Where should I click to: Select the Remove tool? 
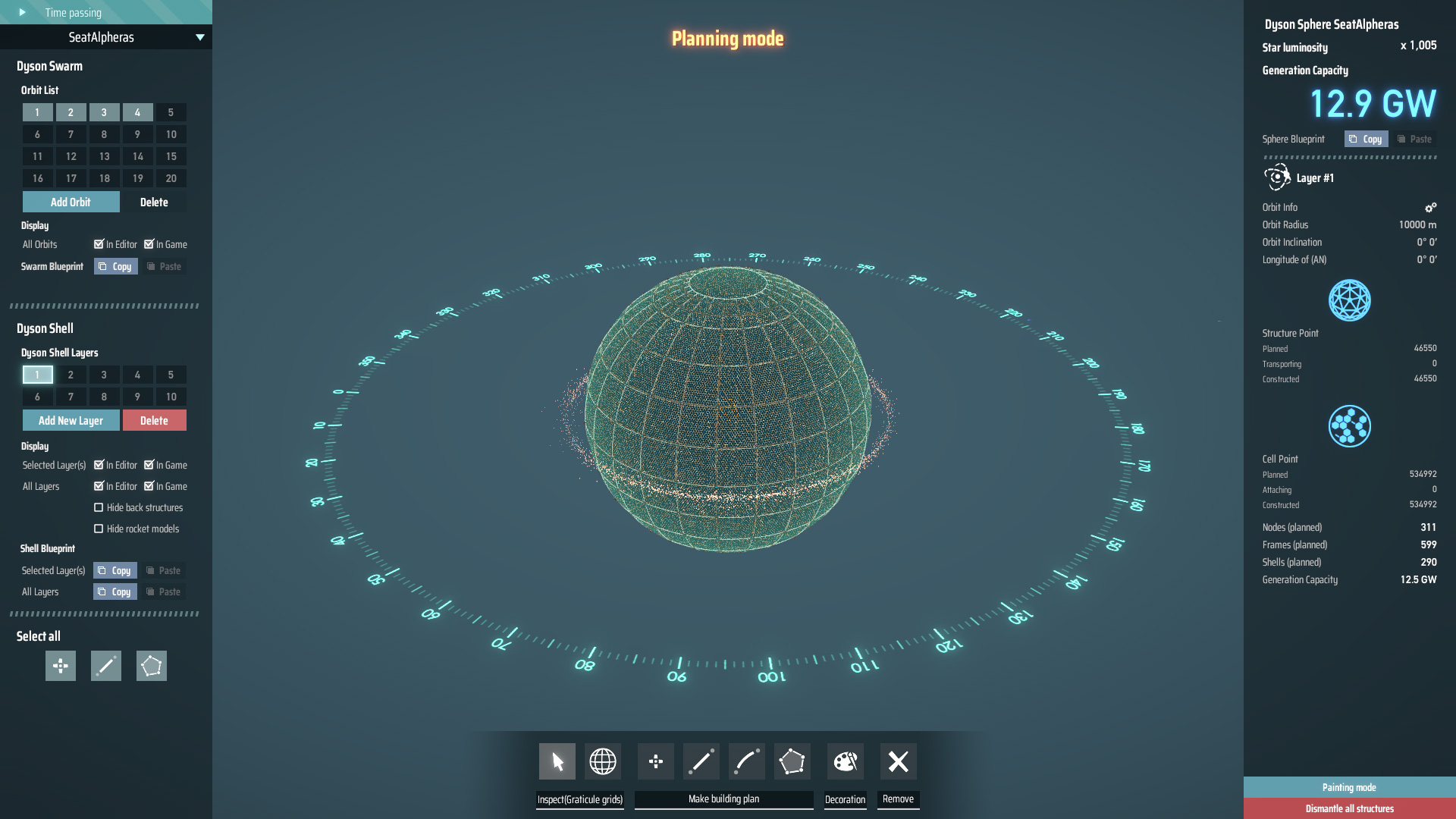898,761
